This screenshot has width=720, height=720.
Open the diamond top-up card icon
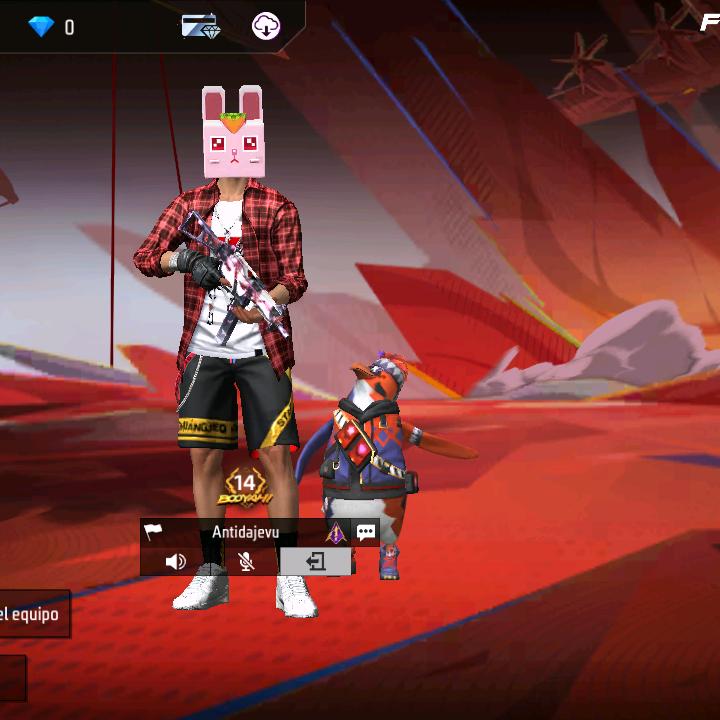coord(200,27)
